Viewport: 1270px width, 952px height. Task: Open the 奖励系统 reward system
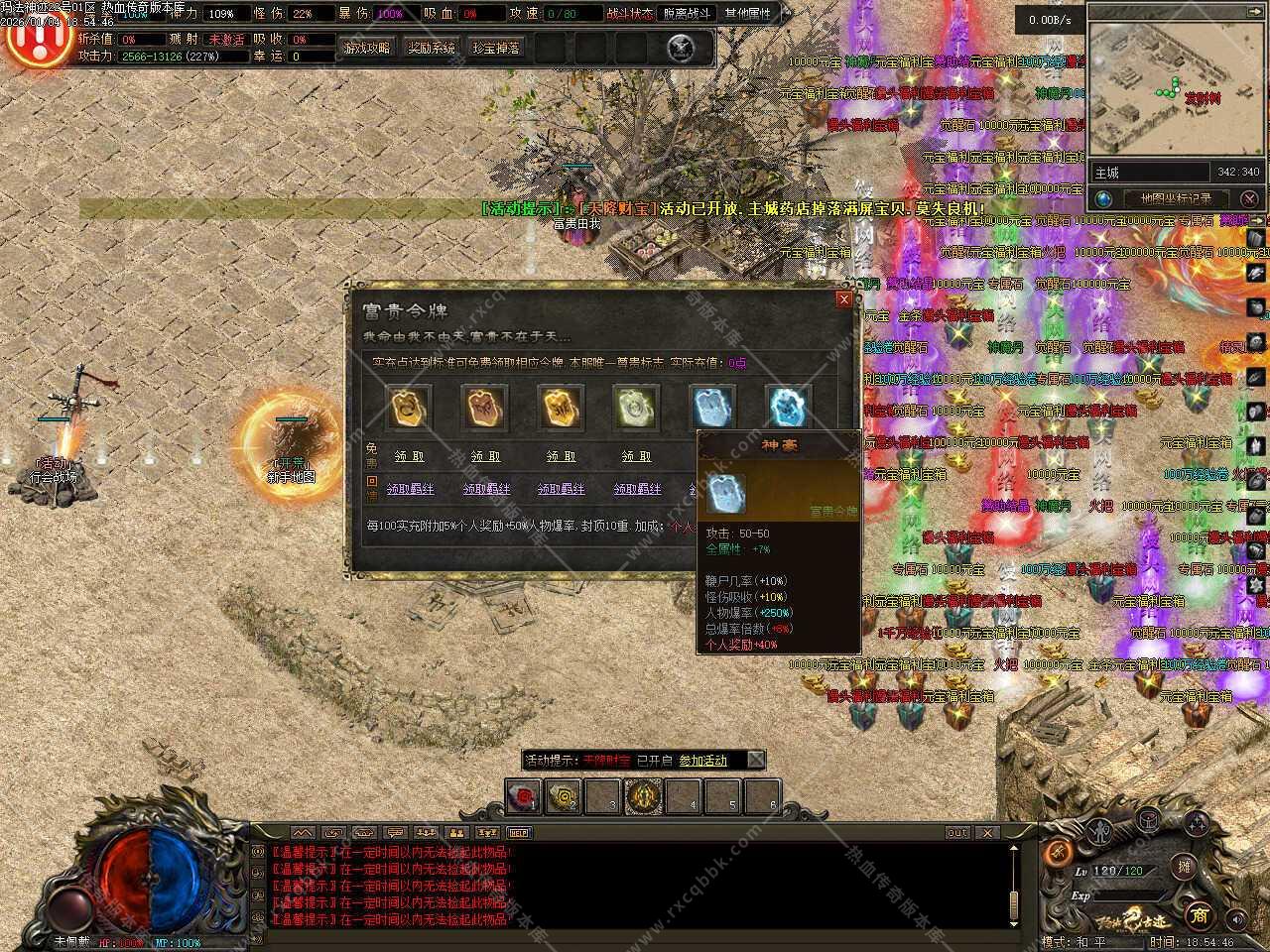pyautogui.click(x=432, y=48)
